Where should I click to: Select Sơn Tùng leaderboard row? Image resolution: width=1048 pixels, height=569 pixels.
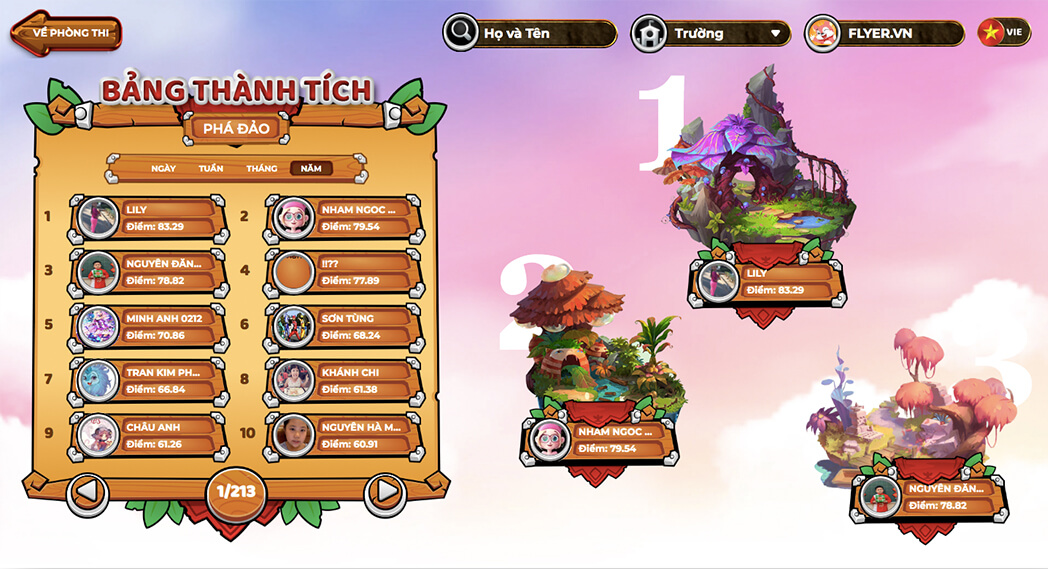coord(343,326)
